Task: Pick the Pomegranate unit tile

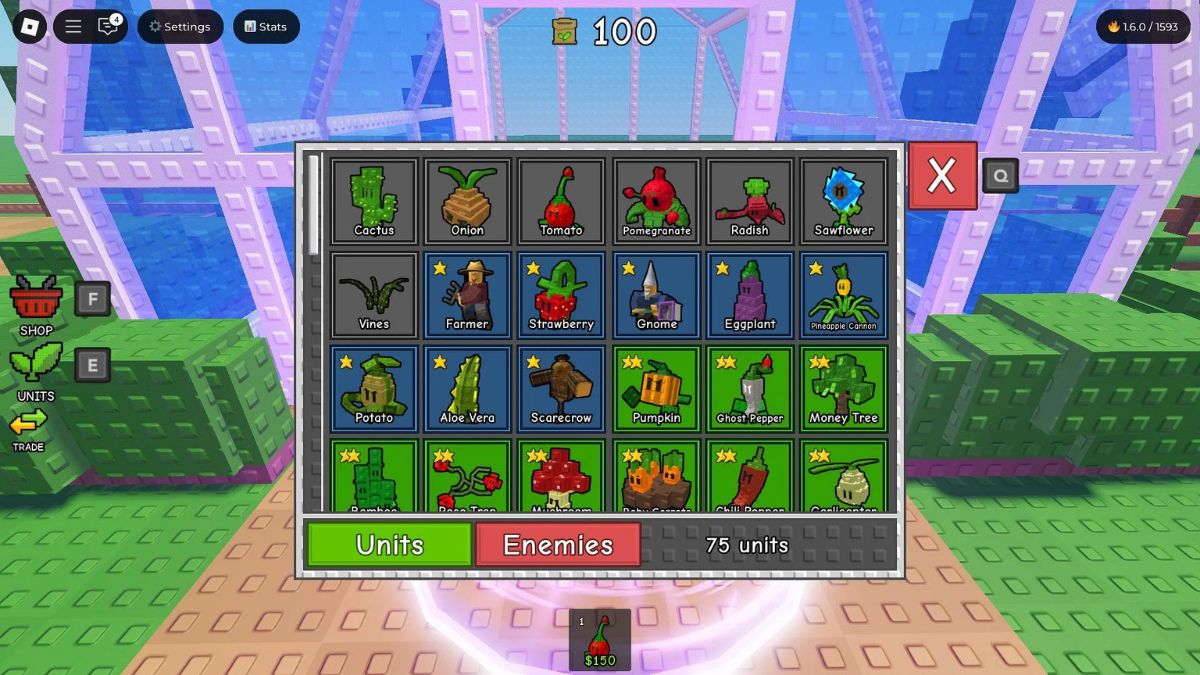Action: pos(657,202)
